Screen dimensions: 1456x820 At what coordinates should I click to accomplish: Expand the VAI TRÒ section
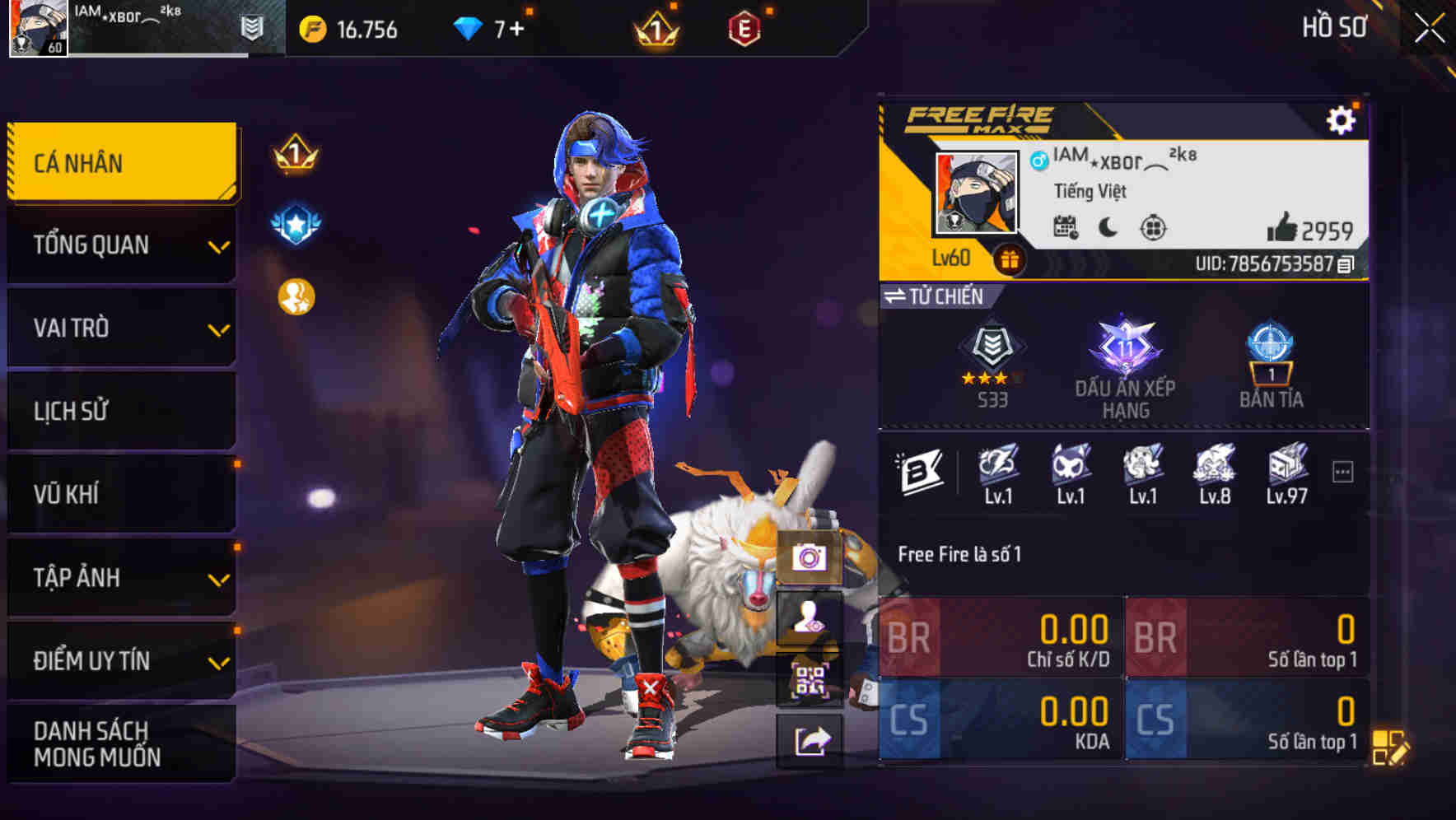point(120,328)
